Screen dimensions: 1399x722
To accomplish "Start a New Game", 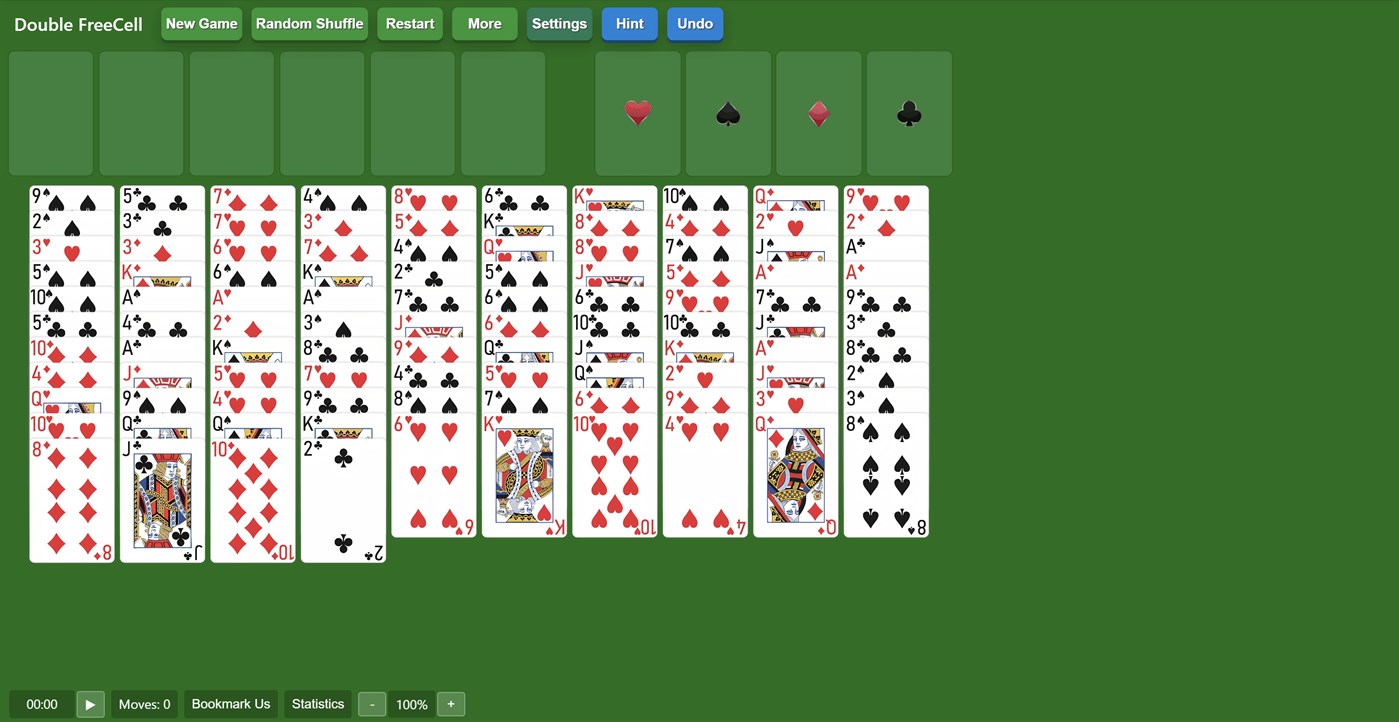I will pyautogui.click(x=201, y=23).
